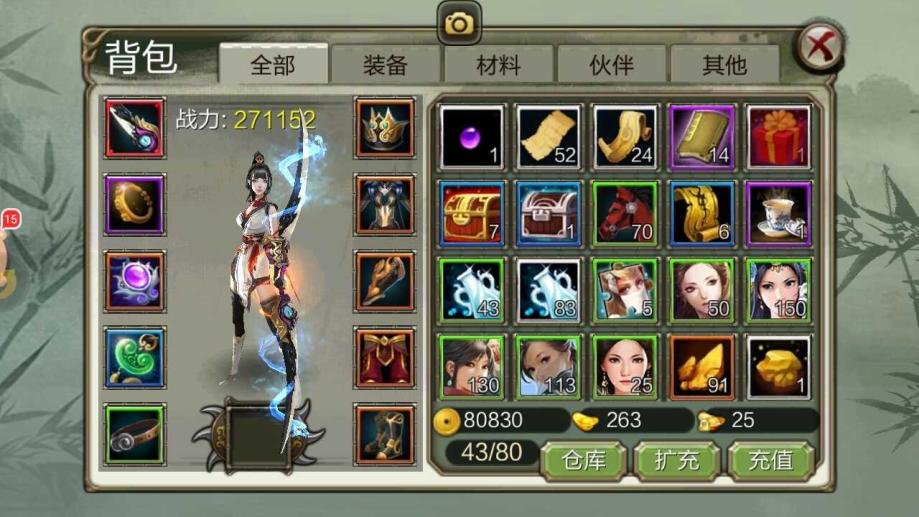Switch to the 全部 tab

coord(273,66)
